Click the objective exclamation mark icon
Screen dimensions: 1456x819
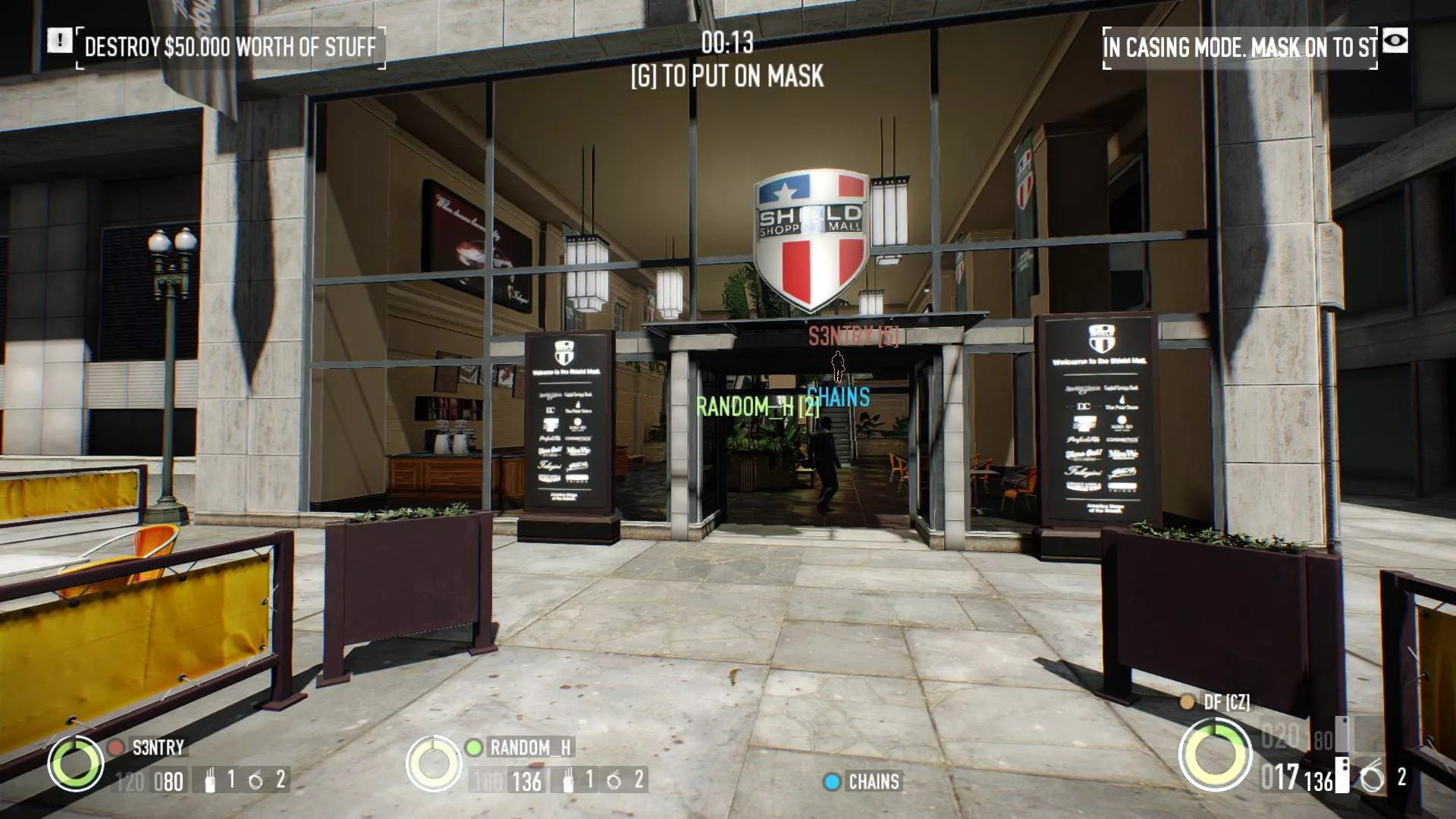pos(59,40)
